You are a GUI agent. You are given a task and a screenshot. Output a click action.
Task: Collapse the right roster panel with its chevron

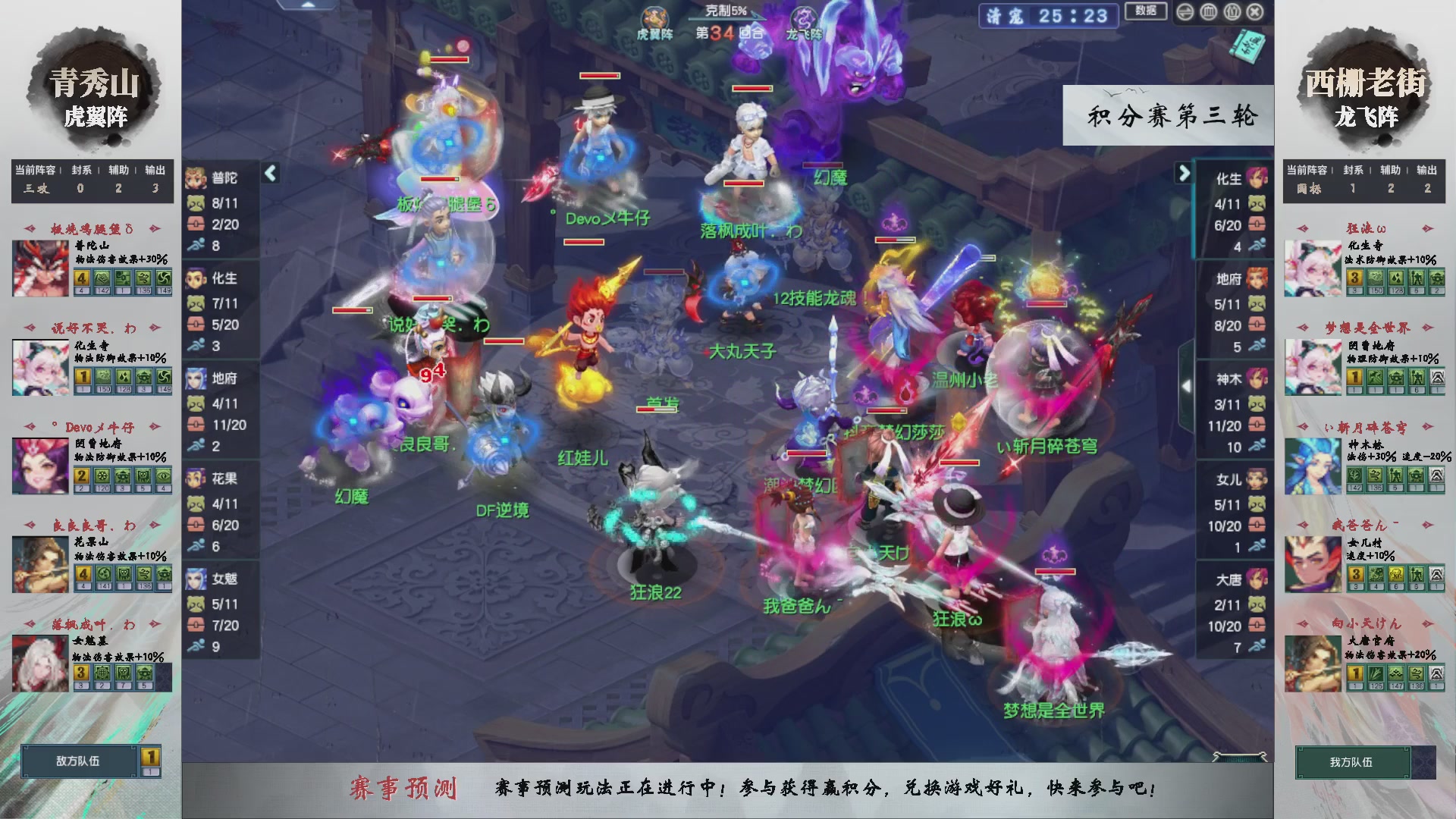(1183, 172)
